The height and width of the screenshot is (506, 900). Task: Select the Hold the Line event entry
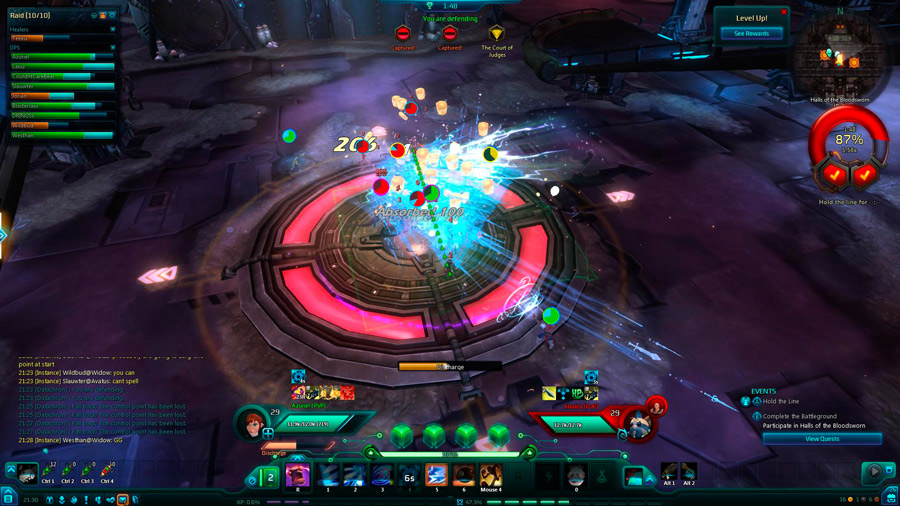tap(781, 401)
